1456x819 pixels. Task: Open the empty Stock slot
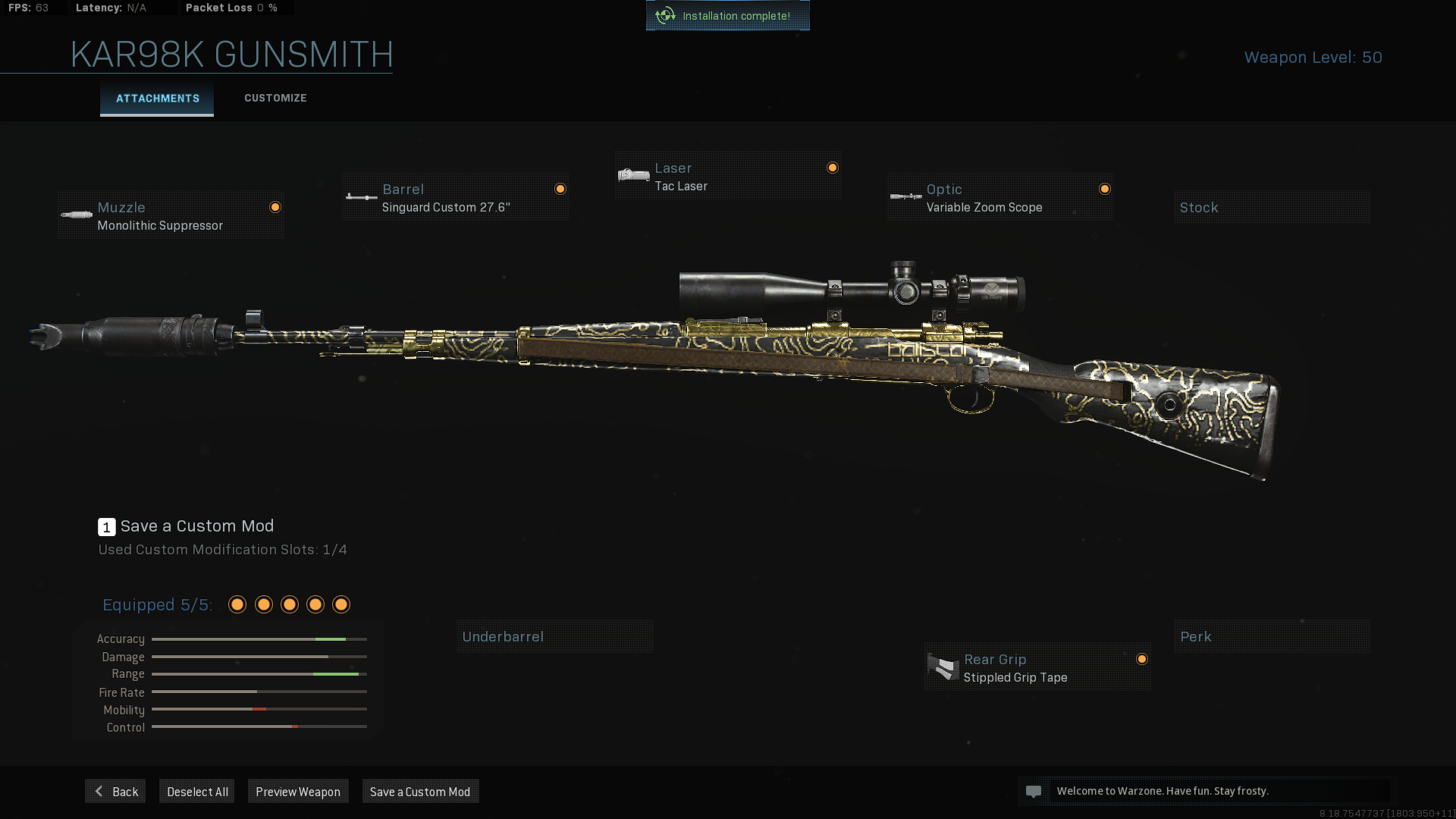pyautogui.click(x=1272, y=208)
